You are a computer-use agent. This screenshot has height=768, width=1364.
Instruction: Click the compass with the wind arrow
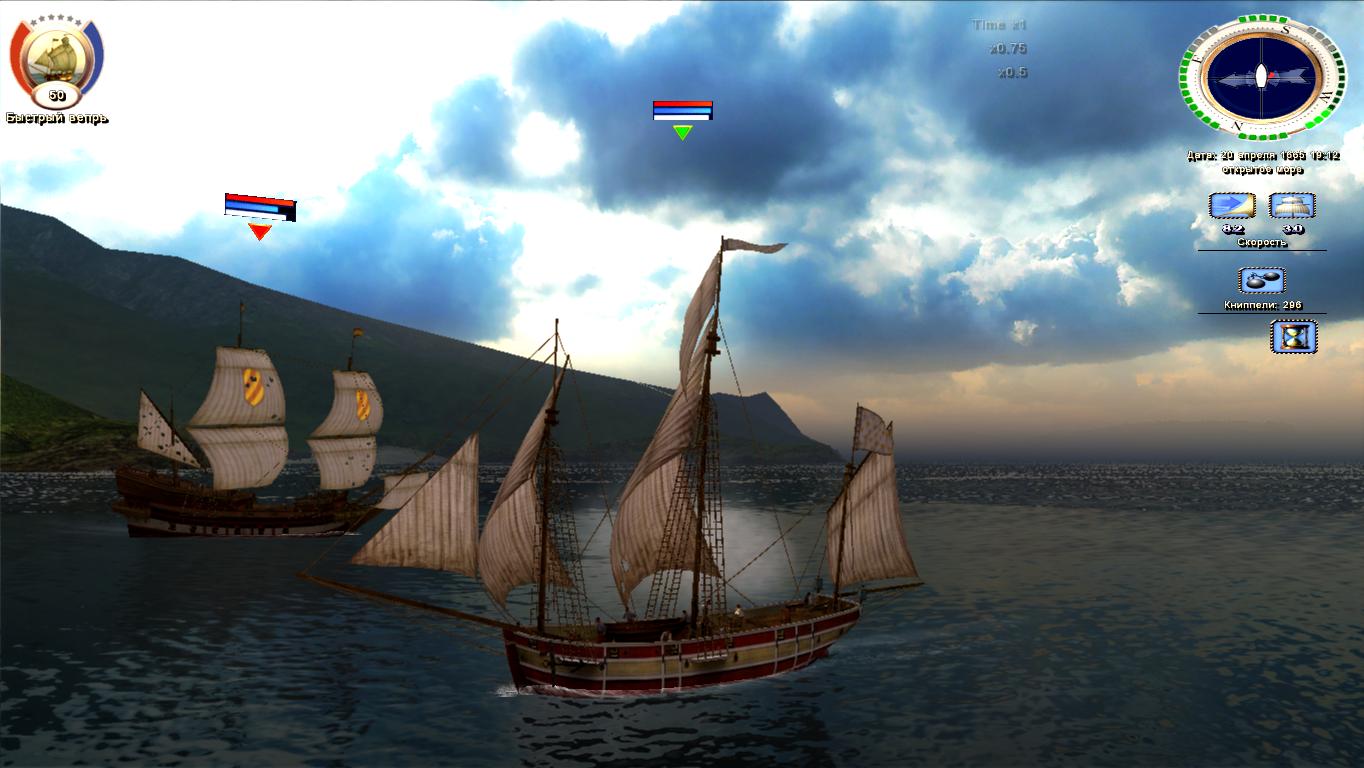[1261, 76]
